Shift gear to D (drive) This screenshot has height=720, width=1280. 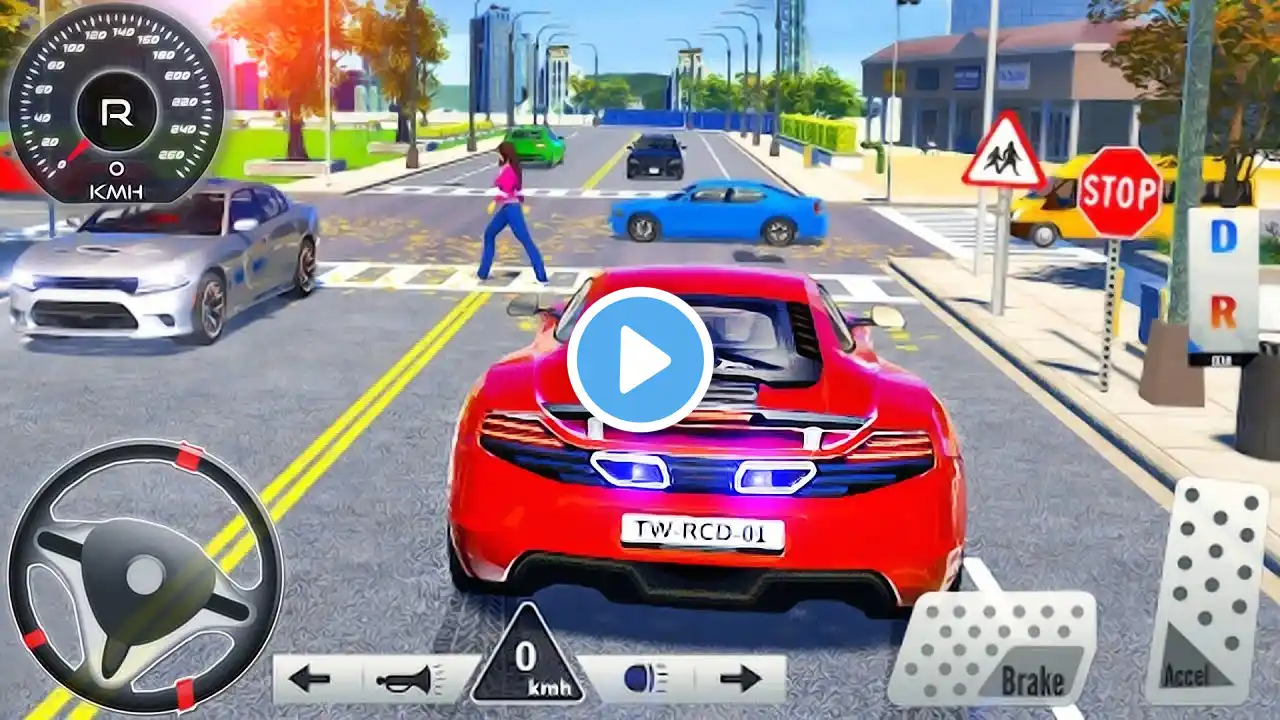[x=1223, y=237]
